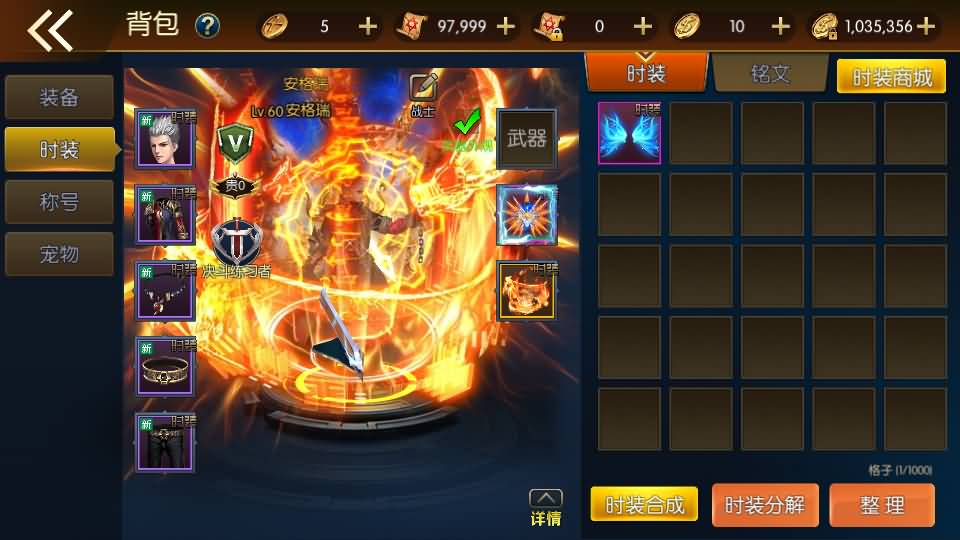Sort the bag with 整理
The height and width of the screenshot is (540, 960).
882,505
